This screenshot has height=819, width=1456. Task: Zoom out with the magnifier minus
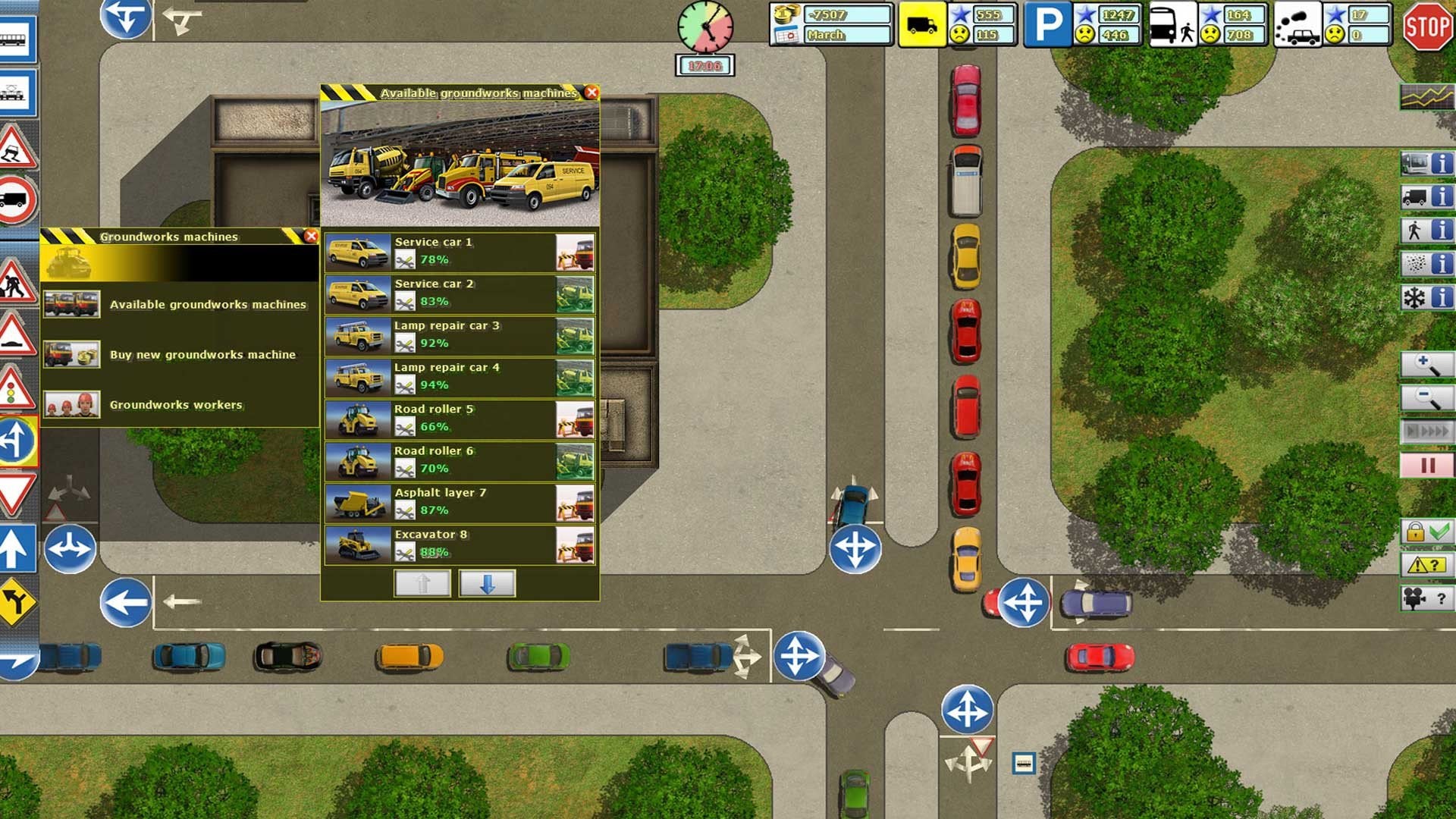click(x=1426, y=398)
